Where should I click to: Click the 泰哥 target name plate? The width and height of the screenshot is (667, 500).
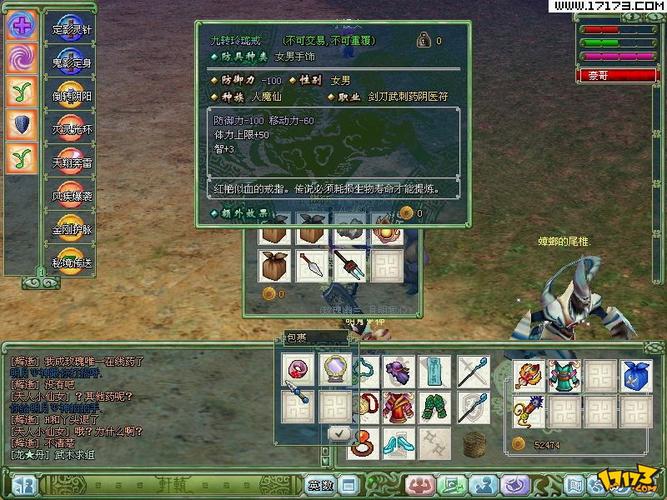click(613, 75)
